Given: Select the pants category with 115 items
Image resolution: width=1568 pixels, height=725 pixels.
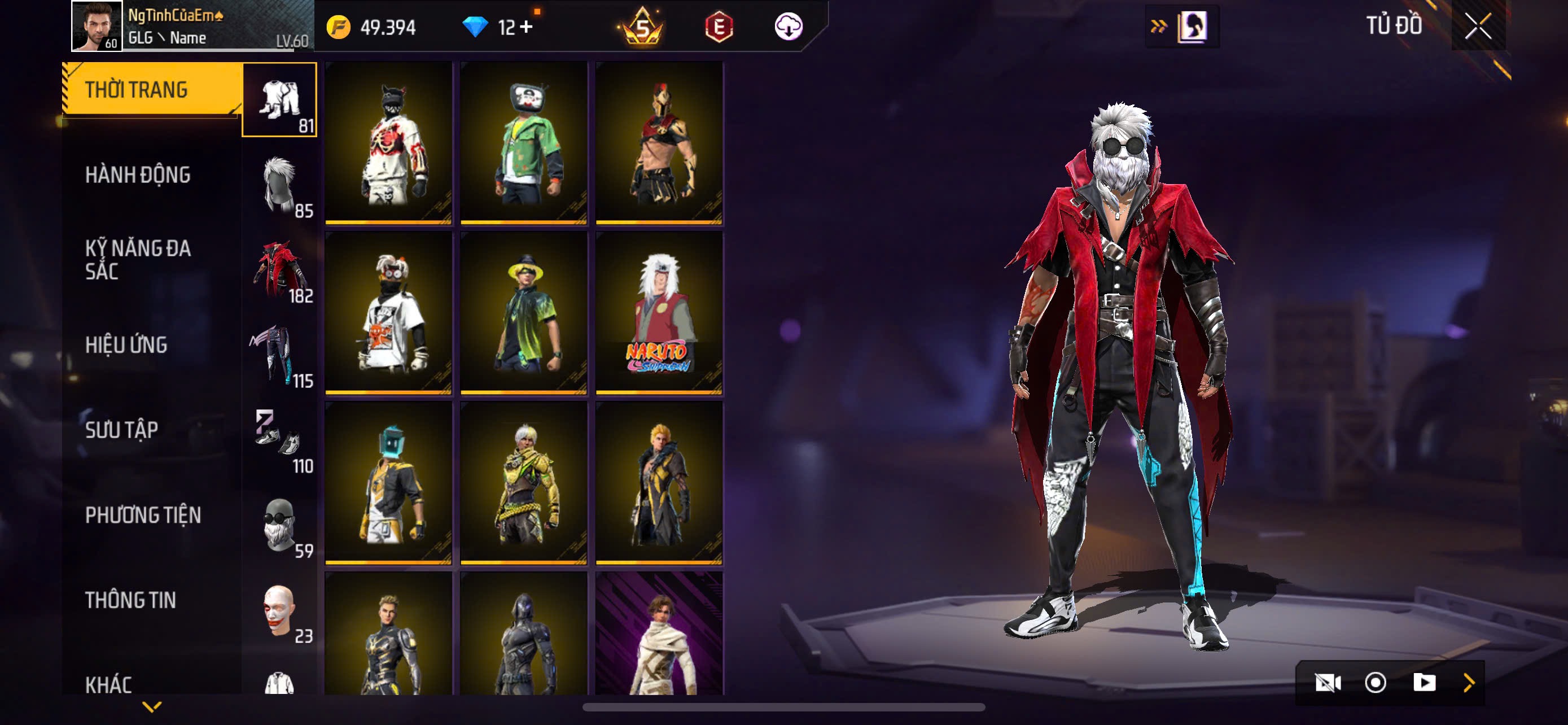Looking at the screenshot, I should (279, 356).
